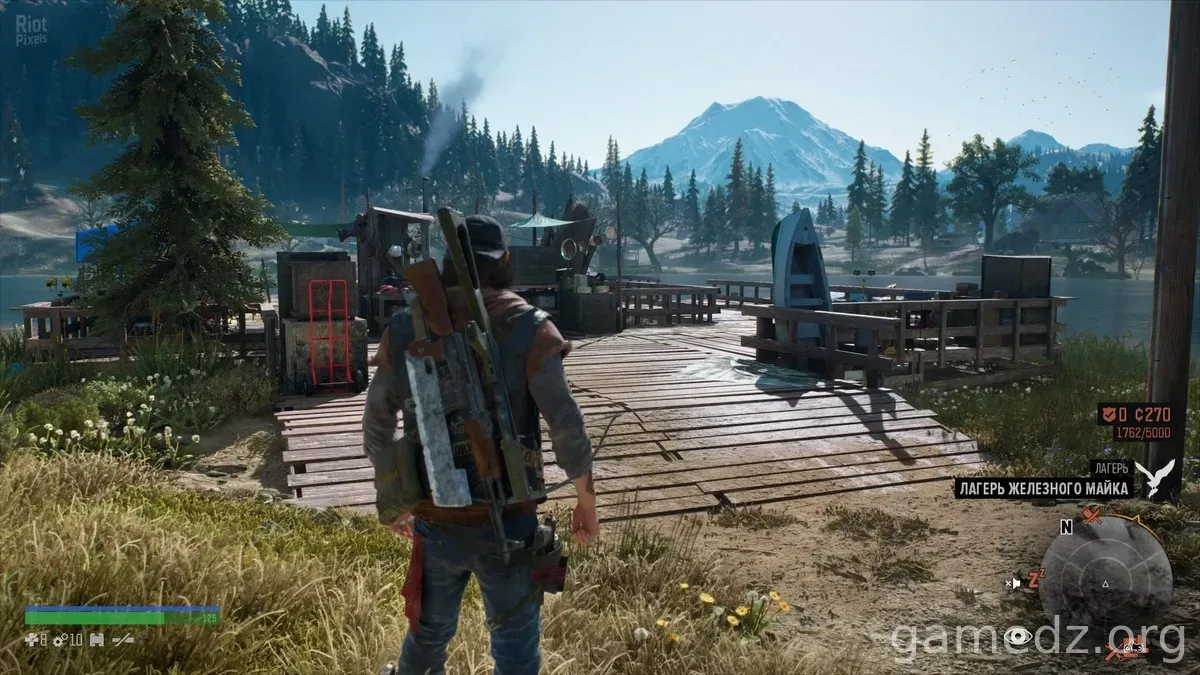Click the eye visibility indicator icon
This screenshot has width=1200, height=675.
tap(1019, 636)
